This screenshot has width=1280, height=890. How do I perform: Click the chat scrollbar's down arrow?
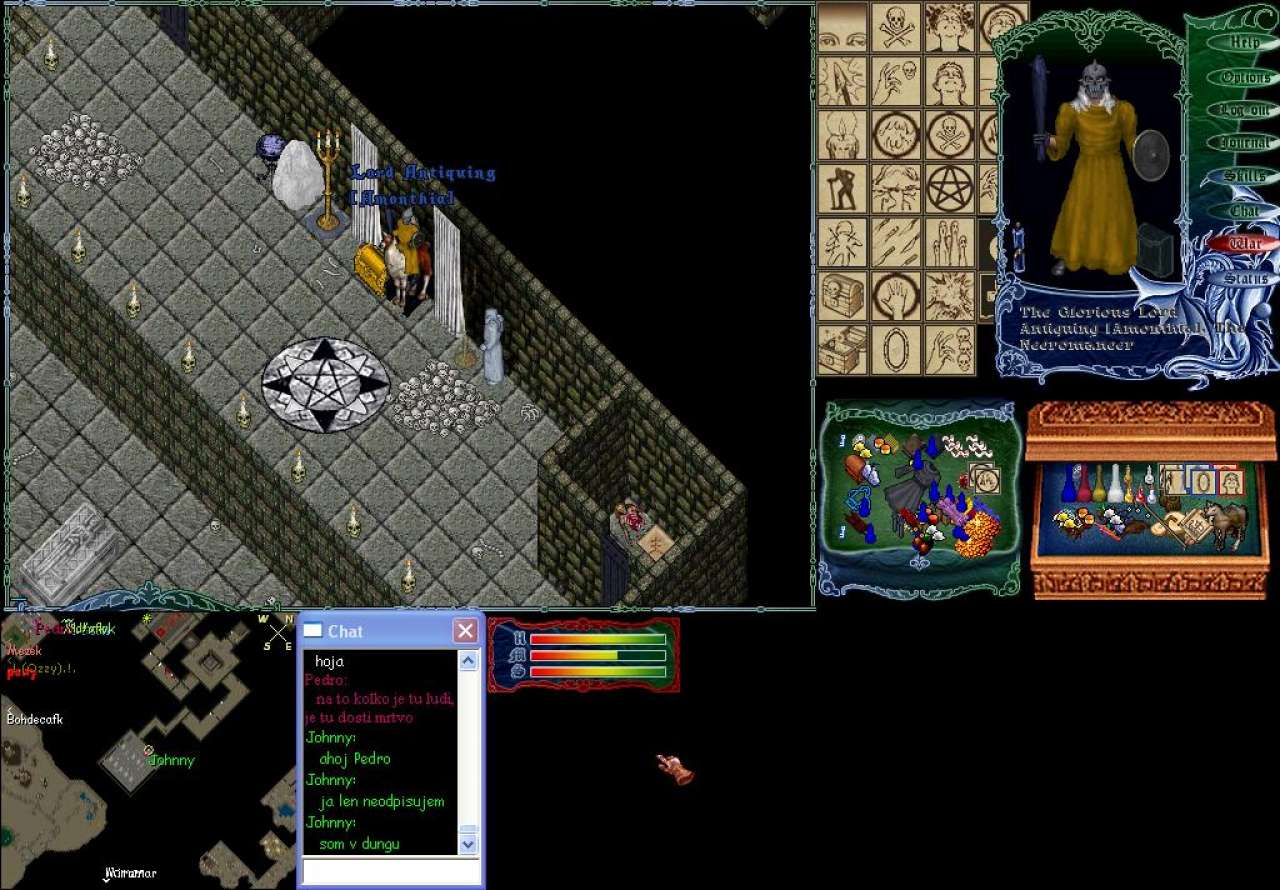click(x=469, y=845)
